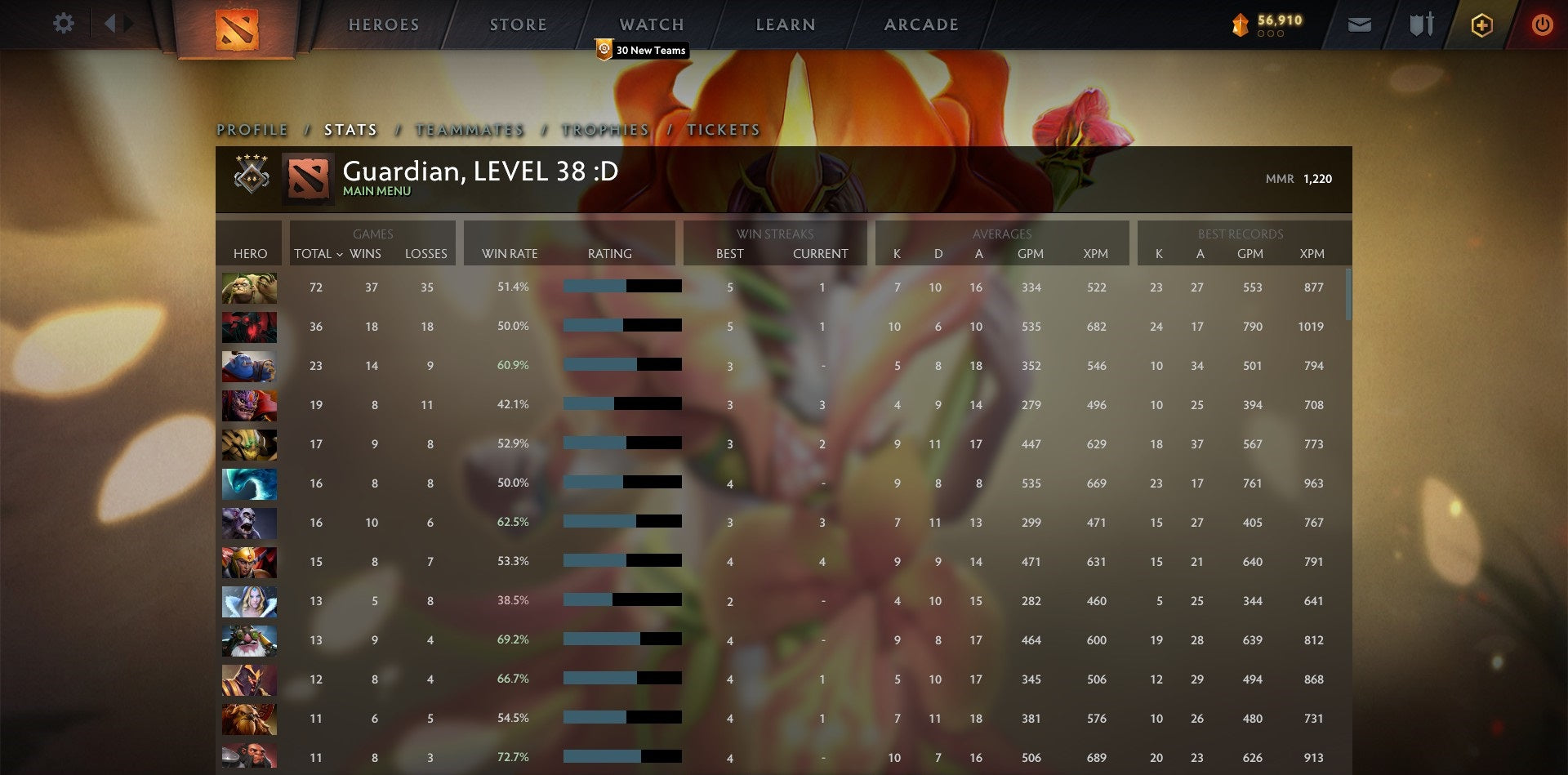The height and width of the screenshot is (775, 1568).
Task: Switch to the PROFILE tab
Action: pyautogui.click(x=251, y=129)
